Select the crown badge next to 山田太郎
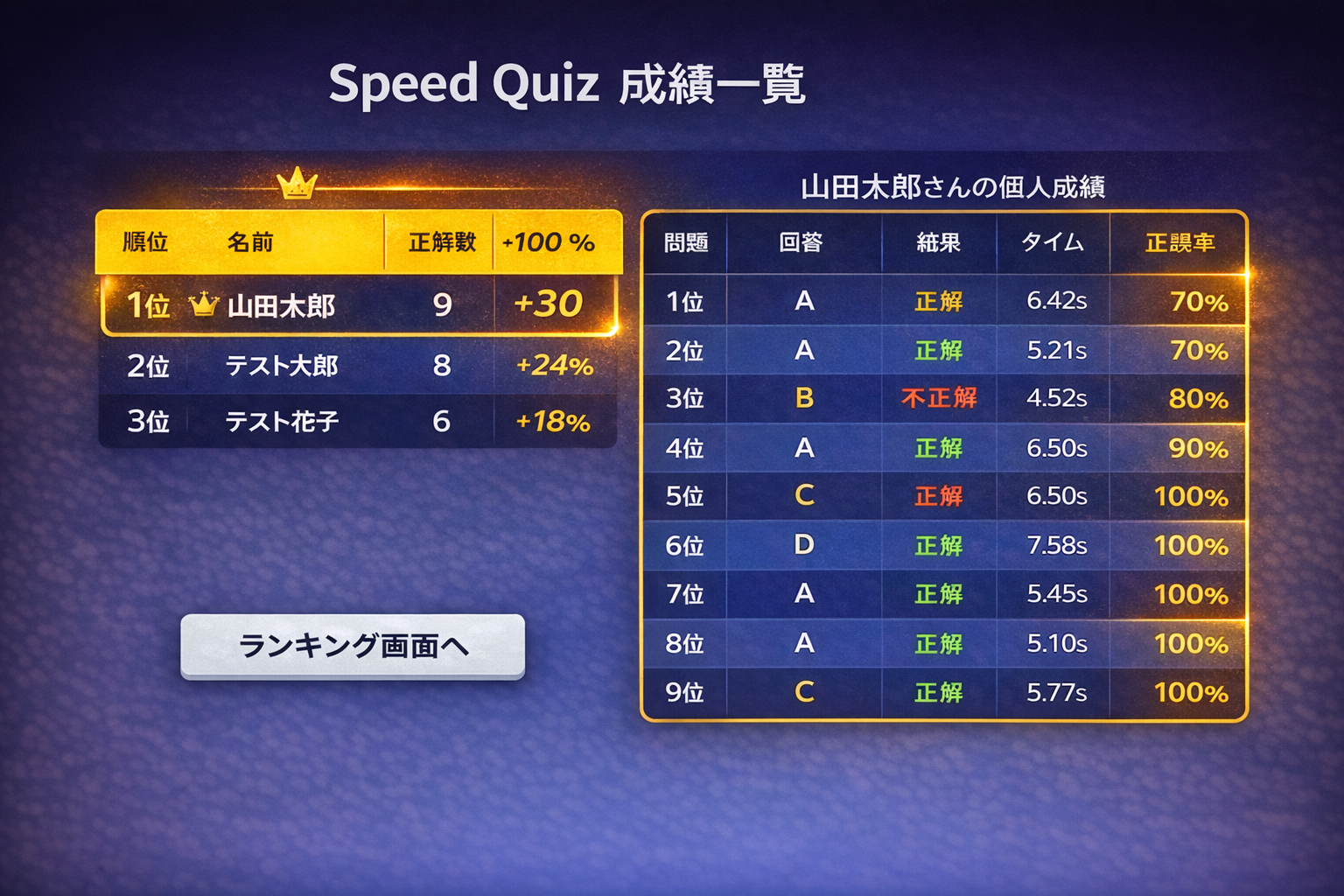The image size is (1344, 896). coord(204,304)
